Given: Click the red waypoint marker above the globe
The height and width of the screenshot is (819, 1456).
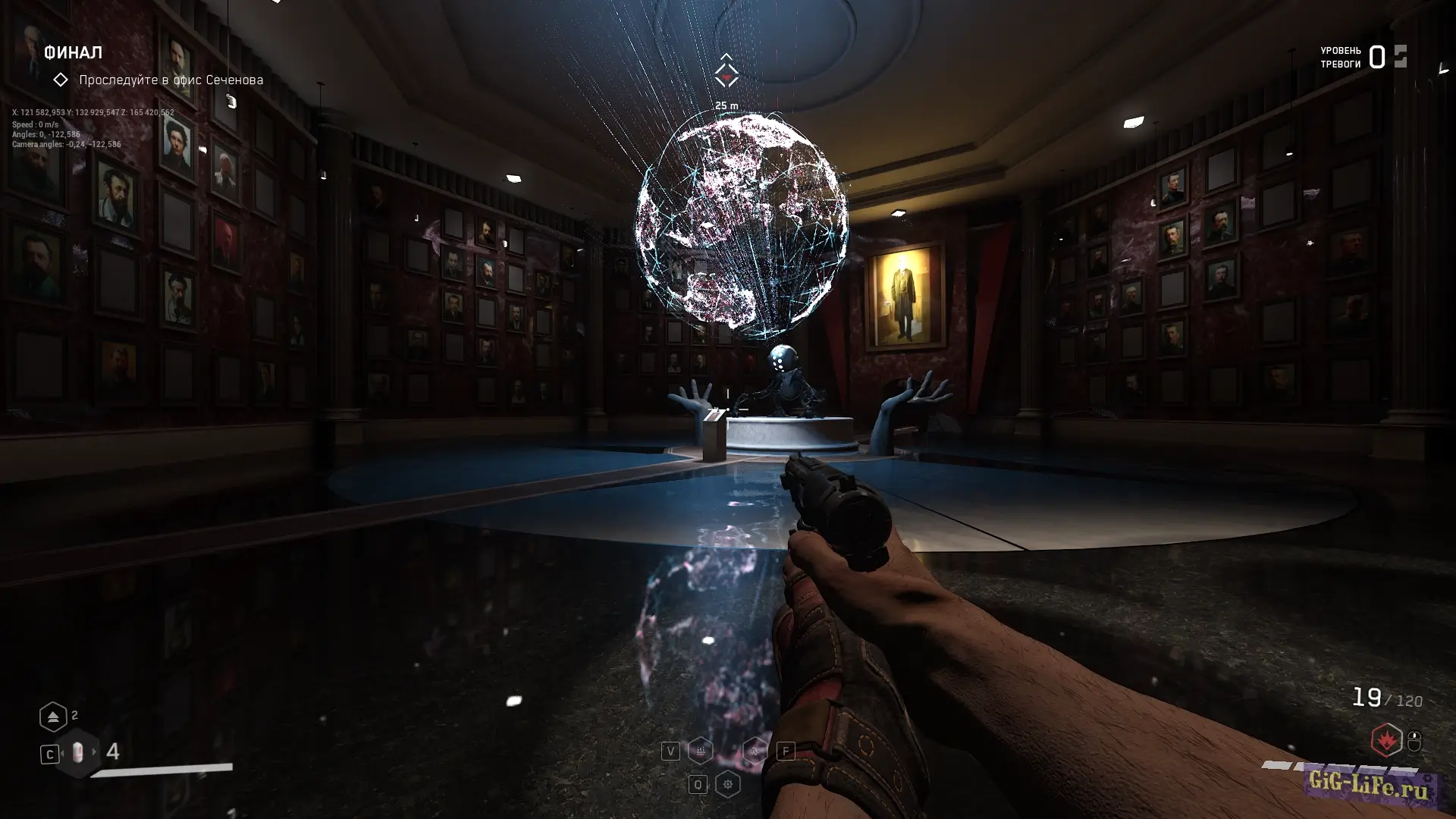Looking at the screenshot, I should (x=726, y=76).
